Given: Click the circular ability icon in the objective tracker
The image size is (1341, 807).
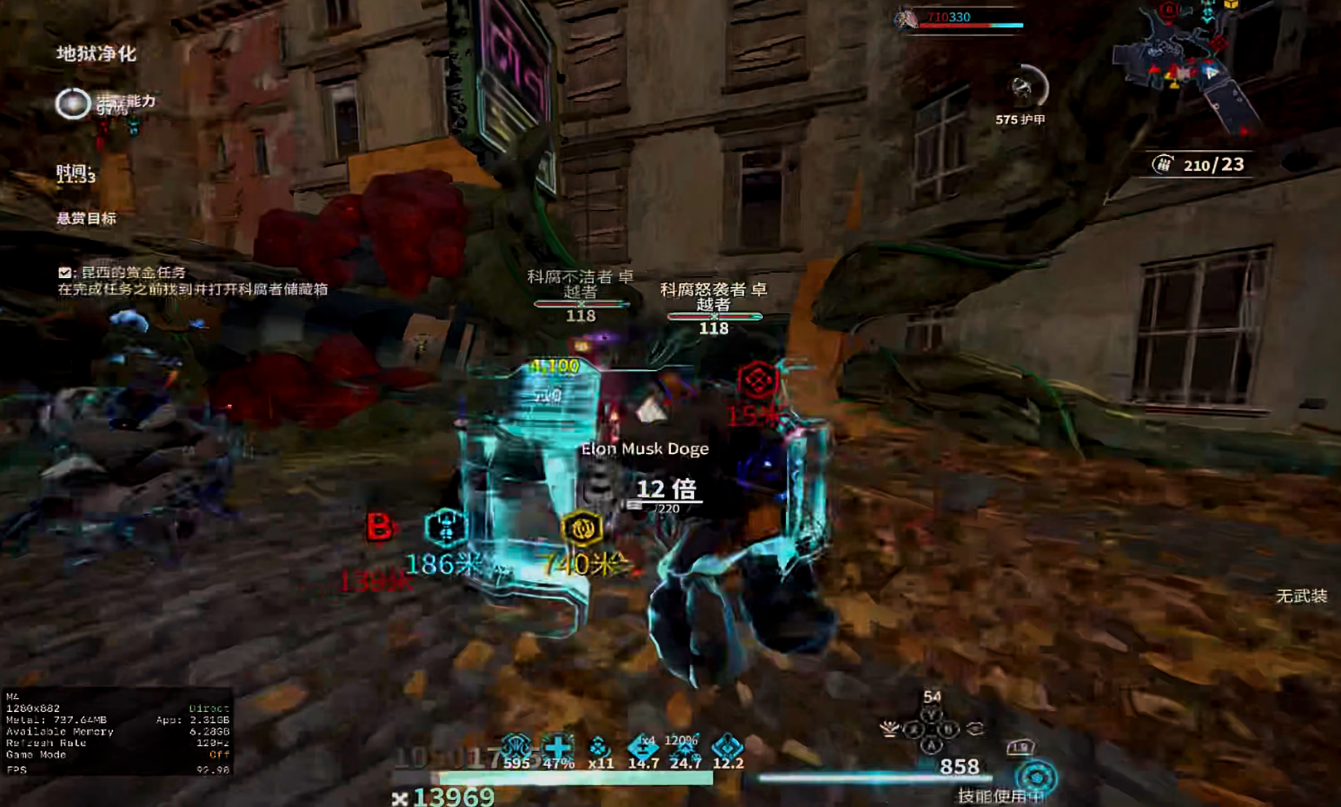Looking at the screenshot, I should (73, 103).
